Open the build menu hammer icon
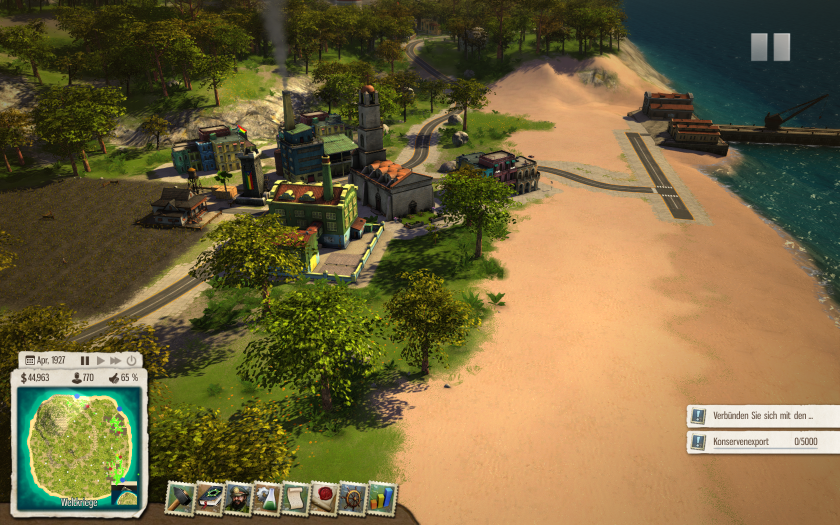This screenshot has width=840, height=525. (180, 498)
